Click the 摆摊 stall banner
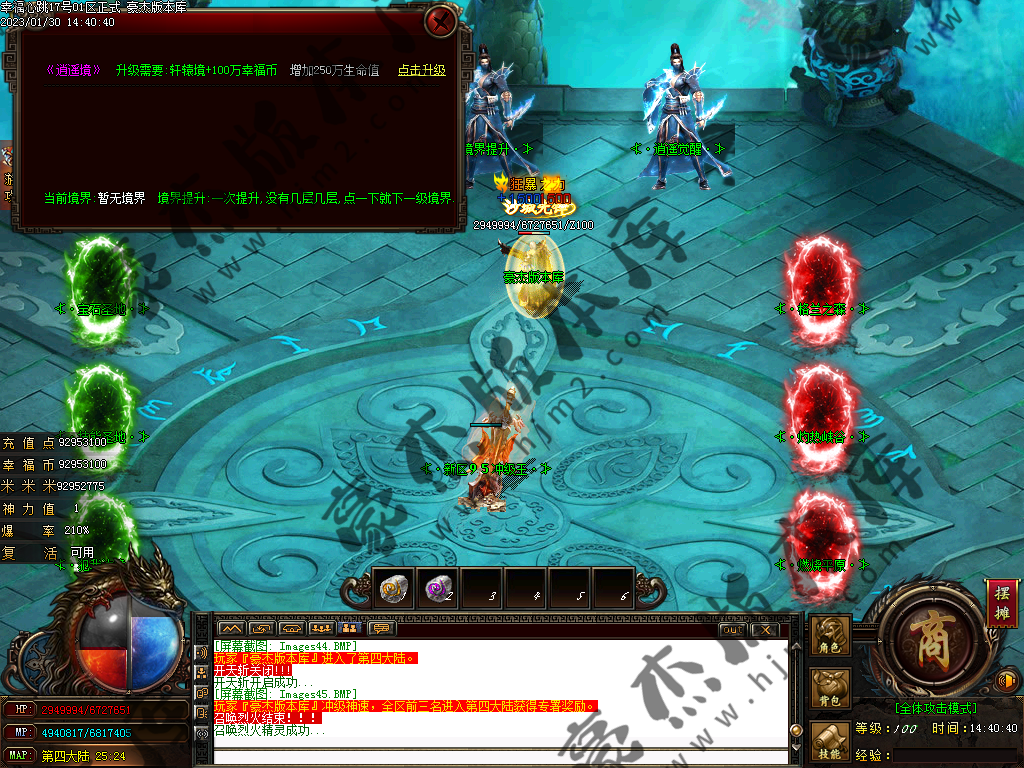Image resolution: width=1024 pixels, height=768 pixels. pos(1001,602)
